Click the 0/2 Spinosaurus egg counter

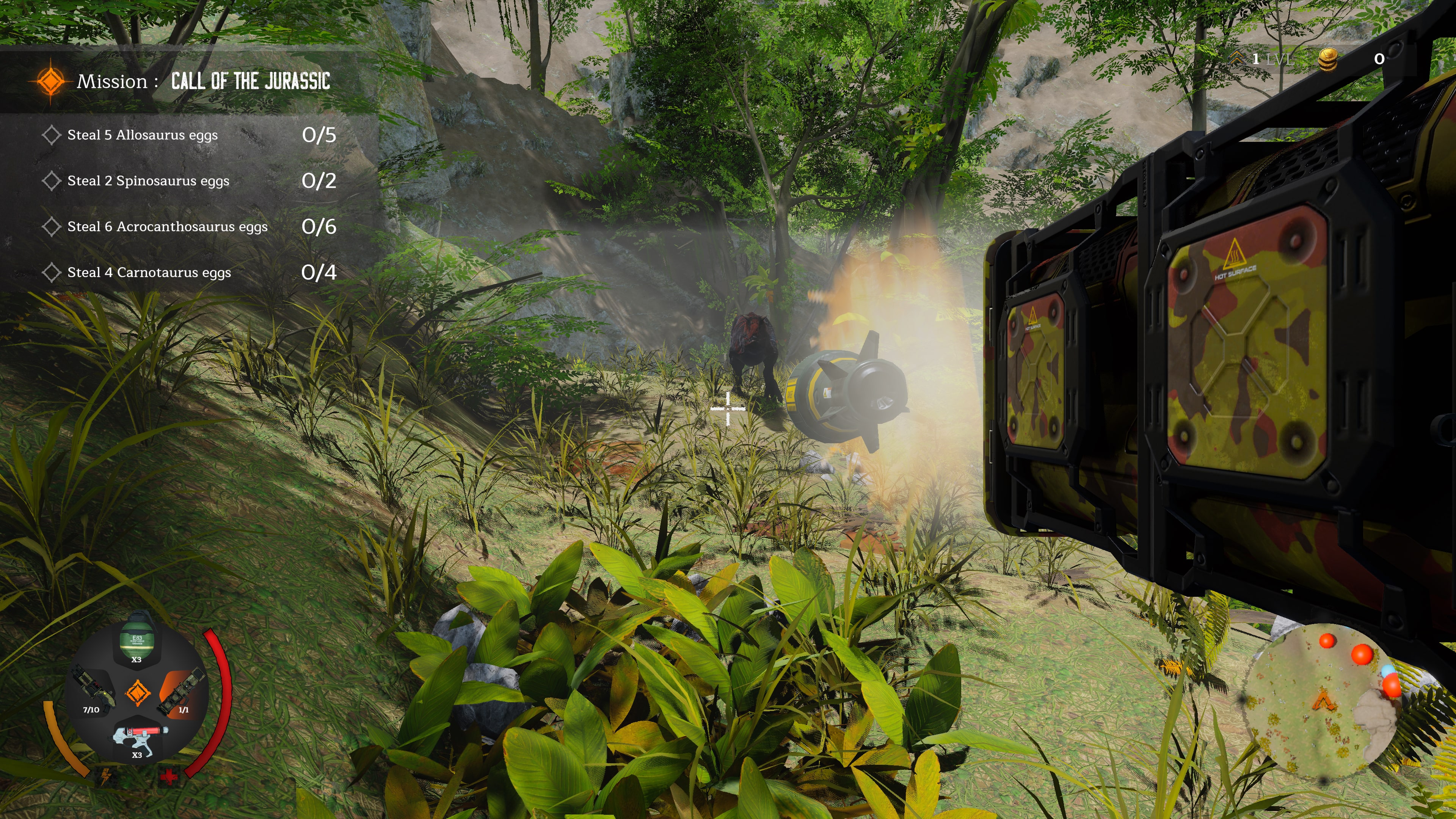coord(319,182)
